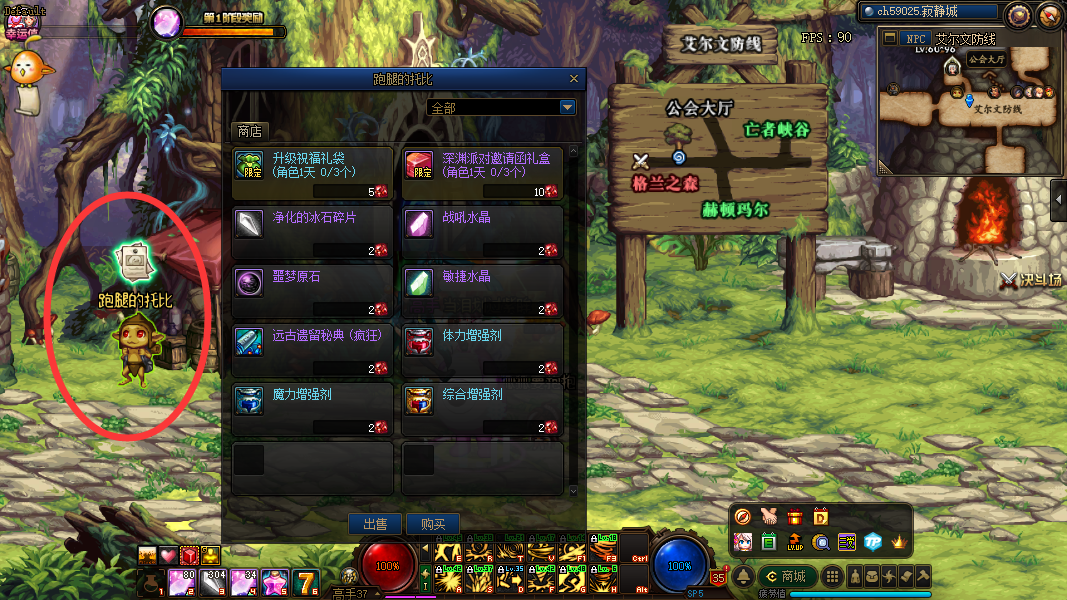Switch to the 商店 tab

click(249, 131)
